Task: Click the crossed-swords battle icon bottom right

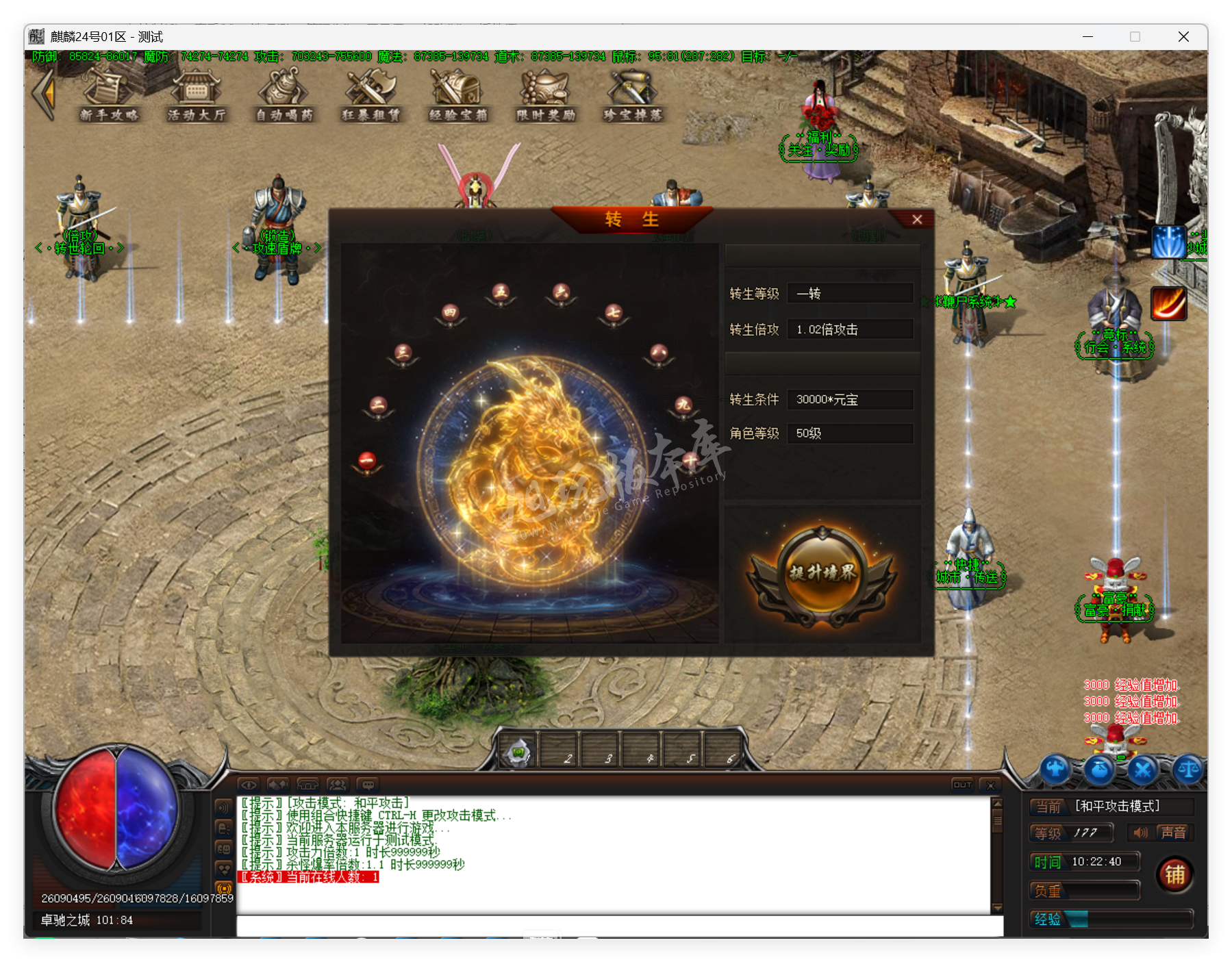Action: 1144,770
